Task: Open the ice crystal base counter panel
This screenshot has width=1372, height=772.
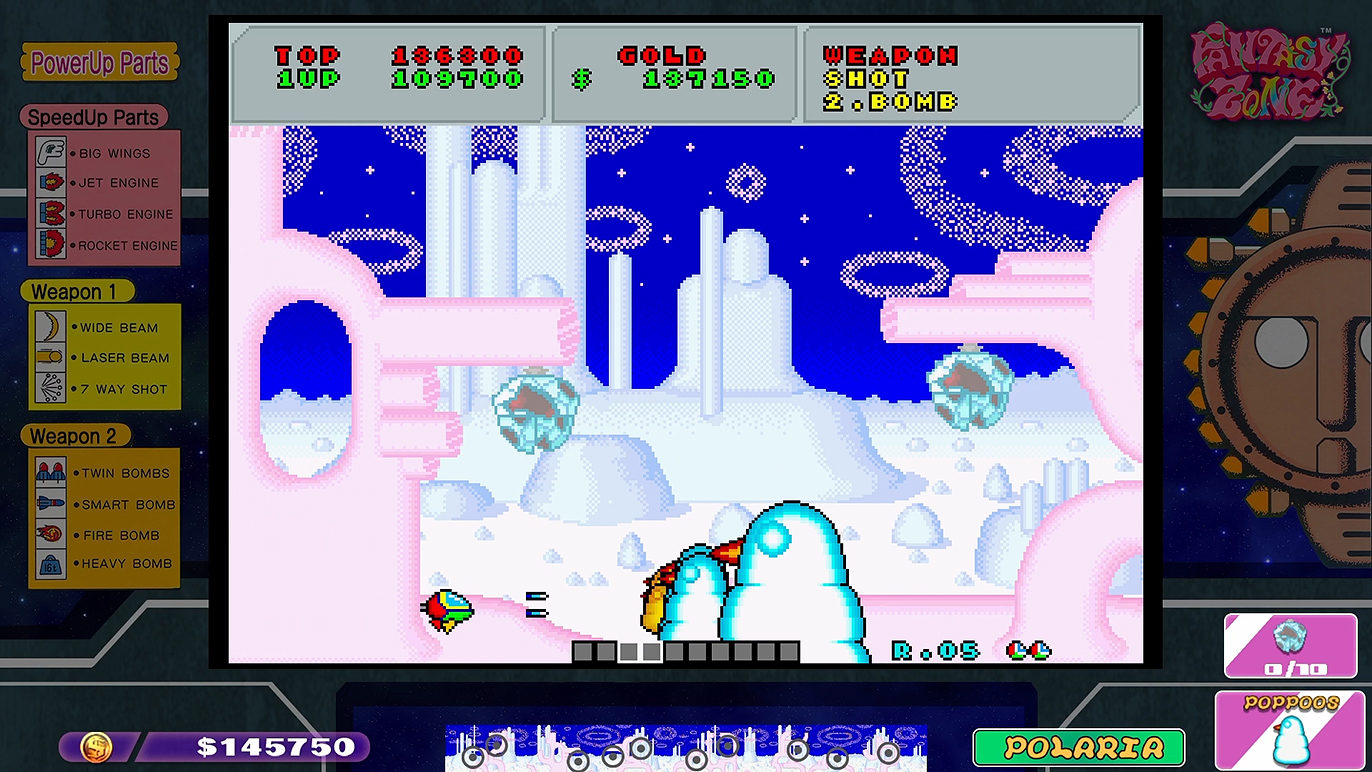Action: pyautogui.click(x=1290, y=646)
